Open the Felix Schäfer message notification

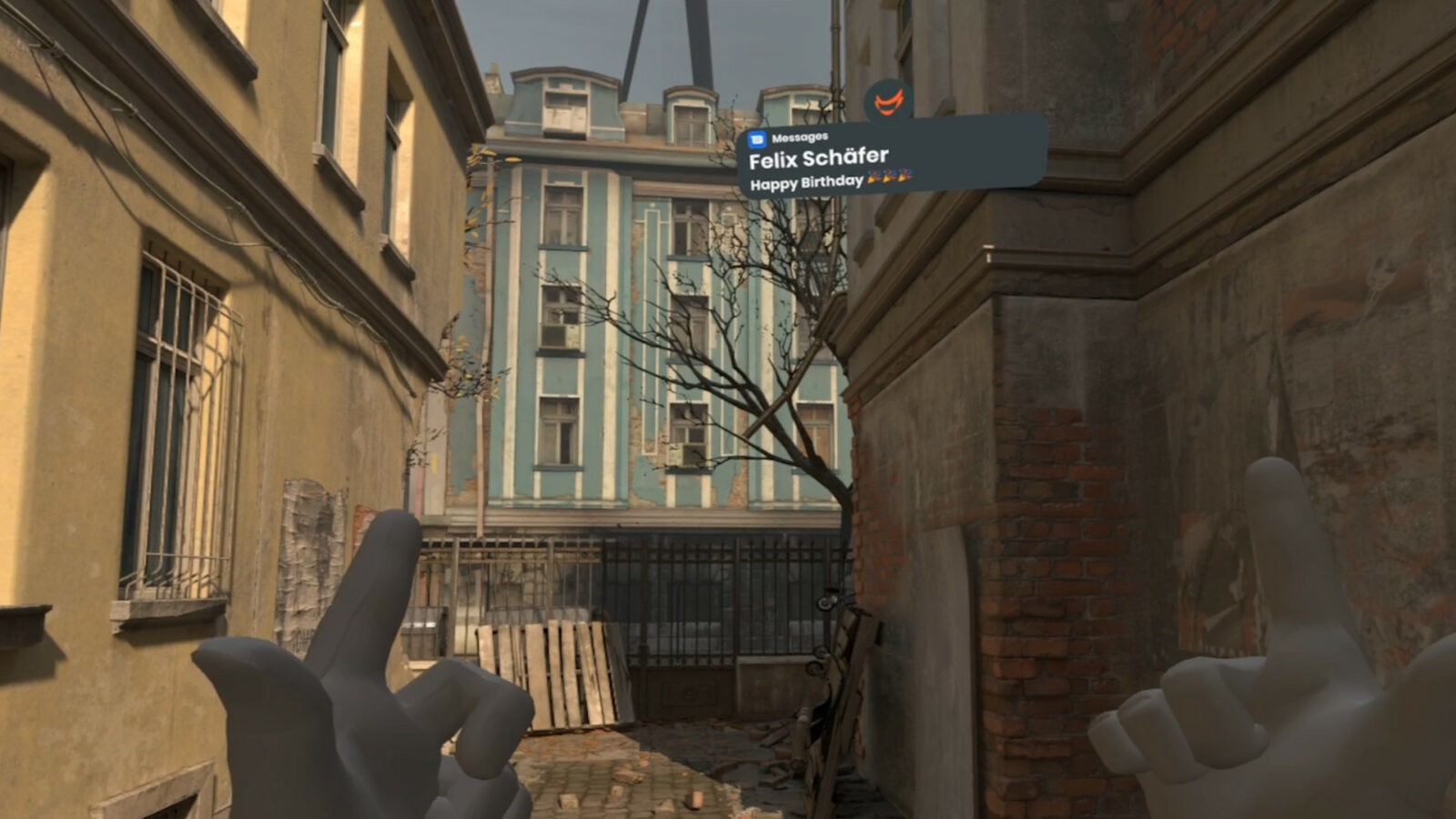coord(890,158)
